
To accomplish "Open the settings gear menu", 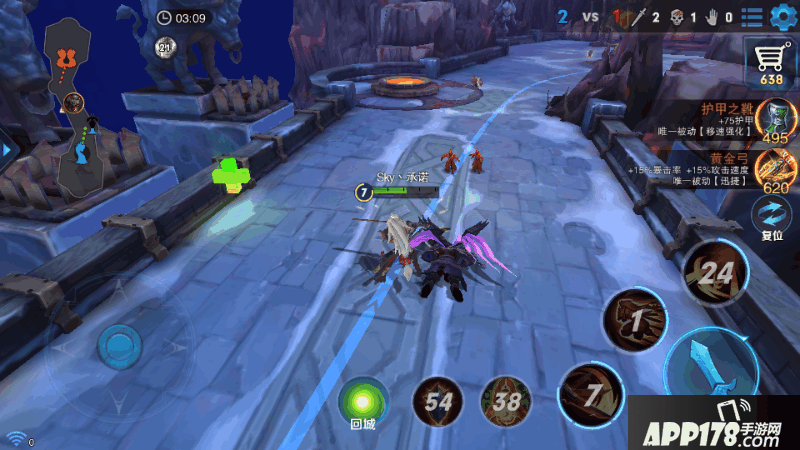I will pos(780,16).
